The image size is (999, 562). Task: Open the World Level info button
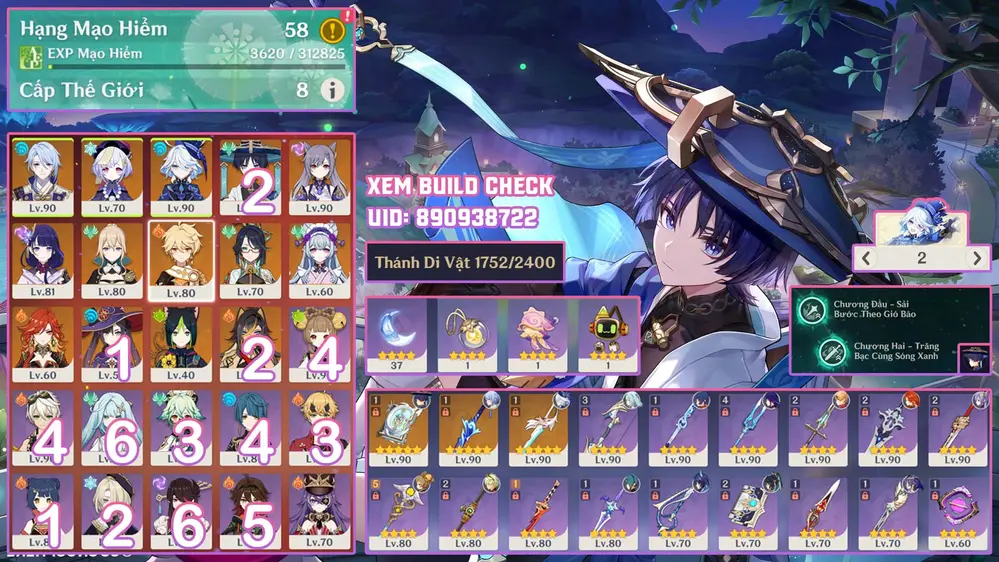(x=332, y=90)
